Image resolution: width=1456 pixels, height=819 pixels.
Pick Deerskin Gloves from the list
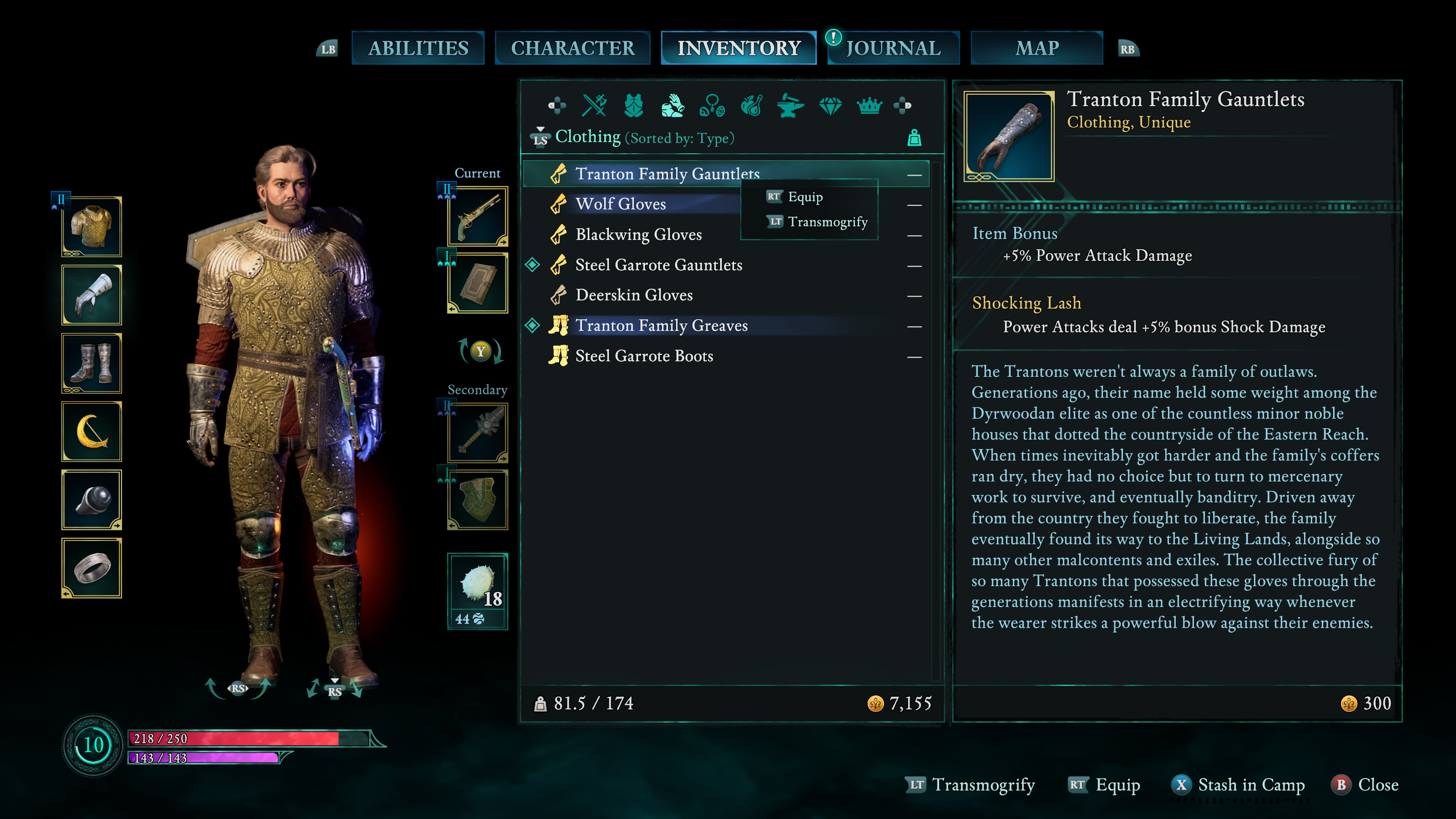click(x=634, y=295)
